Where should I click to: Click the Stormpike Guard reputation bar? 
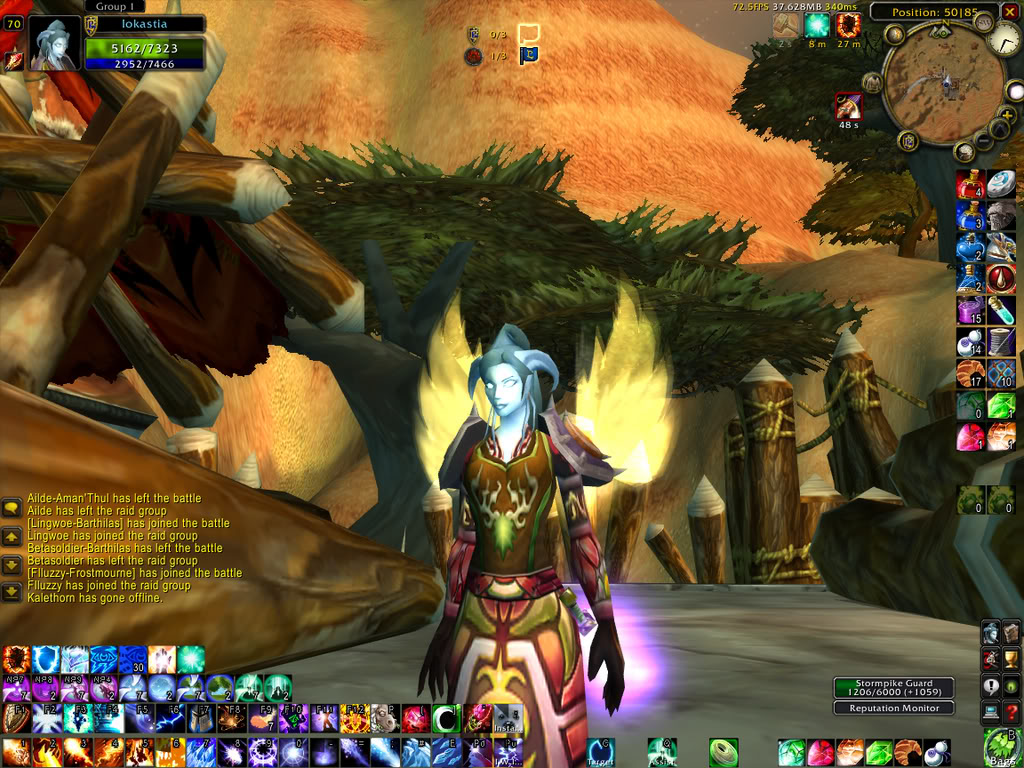[893, 688]
